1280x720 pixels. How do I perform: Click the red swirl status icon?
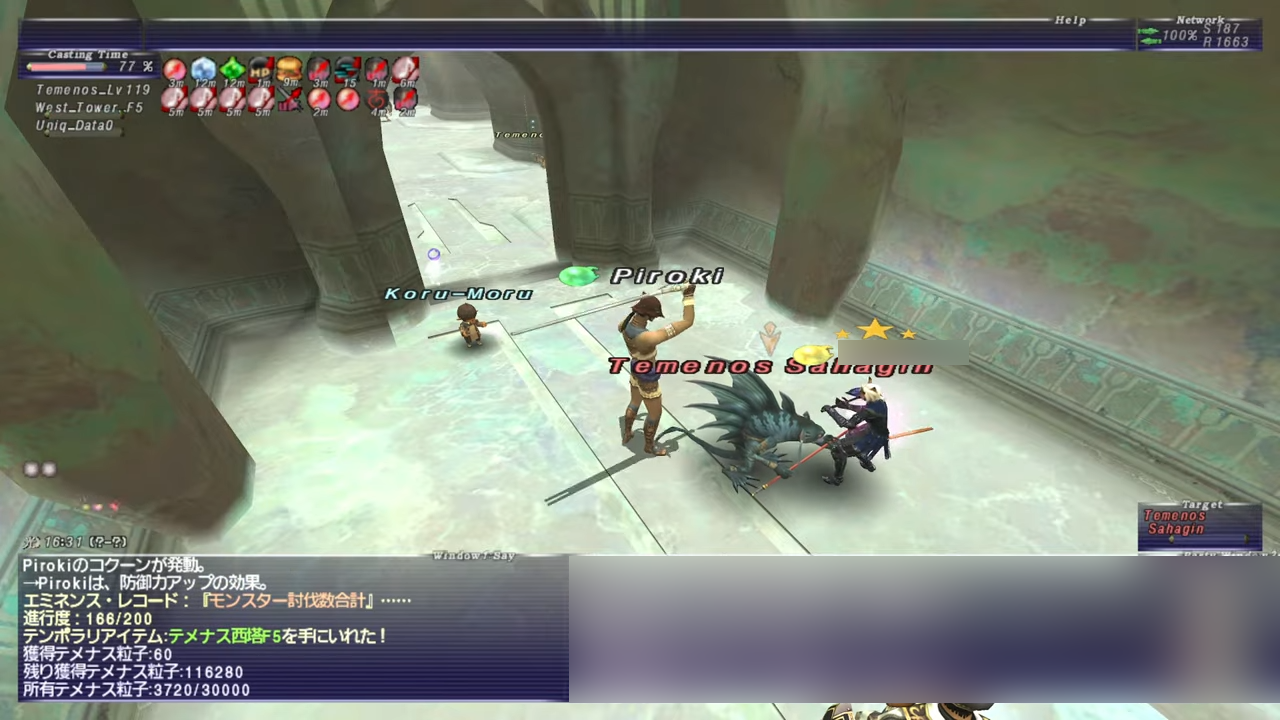coord(377,99)
